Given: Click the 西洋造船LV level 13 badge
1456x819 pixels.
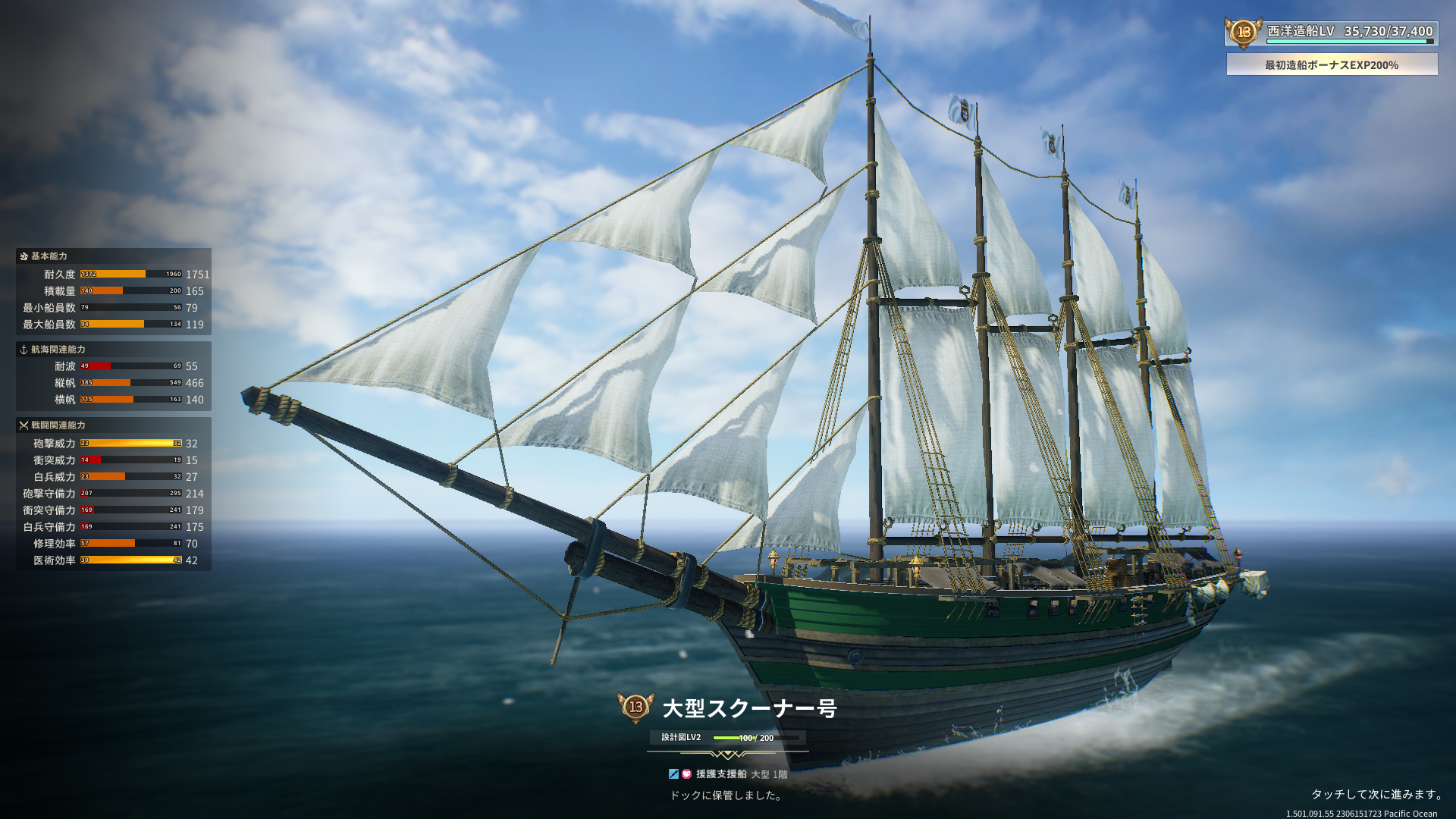Looking at the screenshot, I should coord(1244,32).
